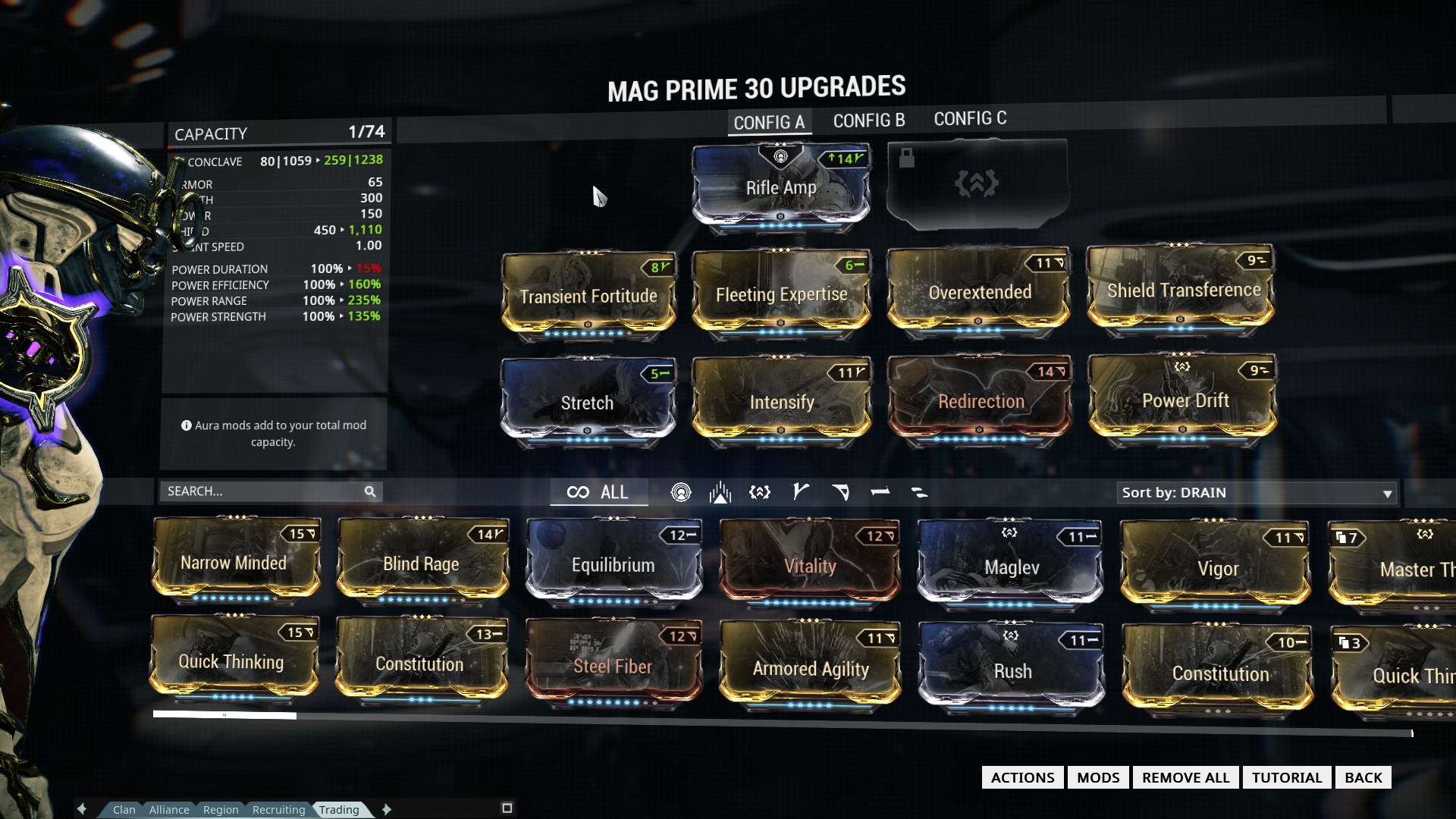Screen dimensions: 1456x819
Task: Open the Trading chat tab
Action: coord(339,810)
